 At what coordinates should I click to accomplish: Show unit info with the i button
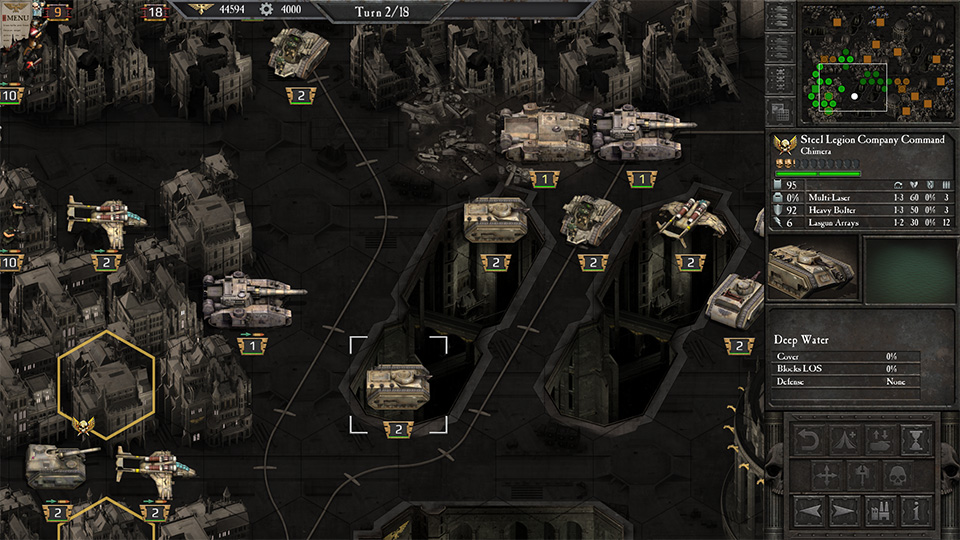[918, 511]
